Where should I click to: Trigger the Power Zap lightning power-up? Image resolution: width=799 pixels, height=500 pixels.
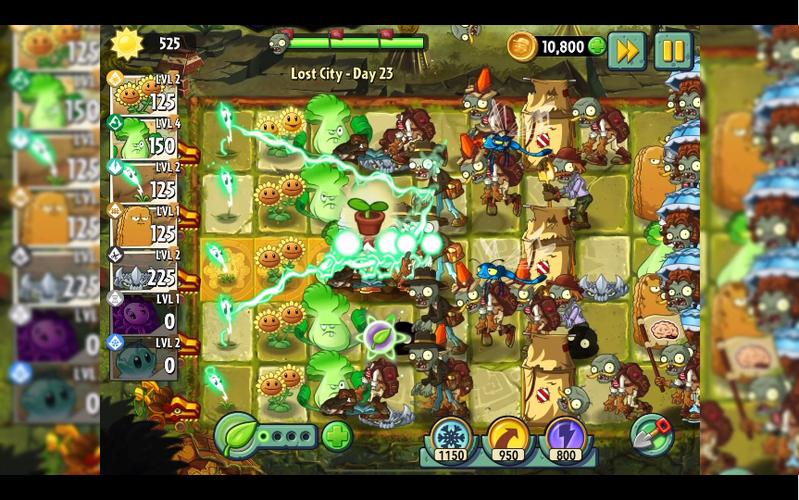[565, 437]
